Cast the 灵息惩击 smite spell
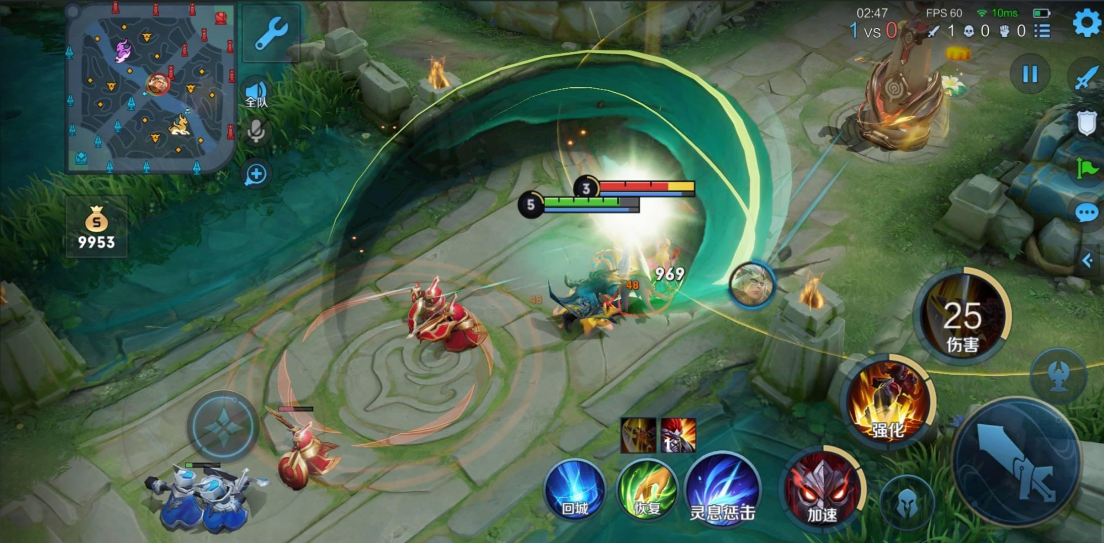 pos(722,489)
